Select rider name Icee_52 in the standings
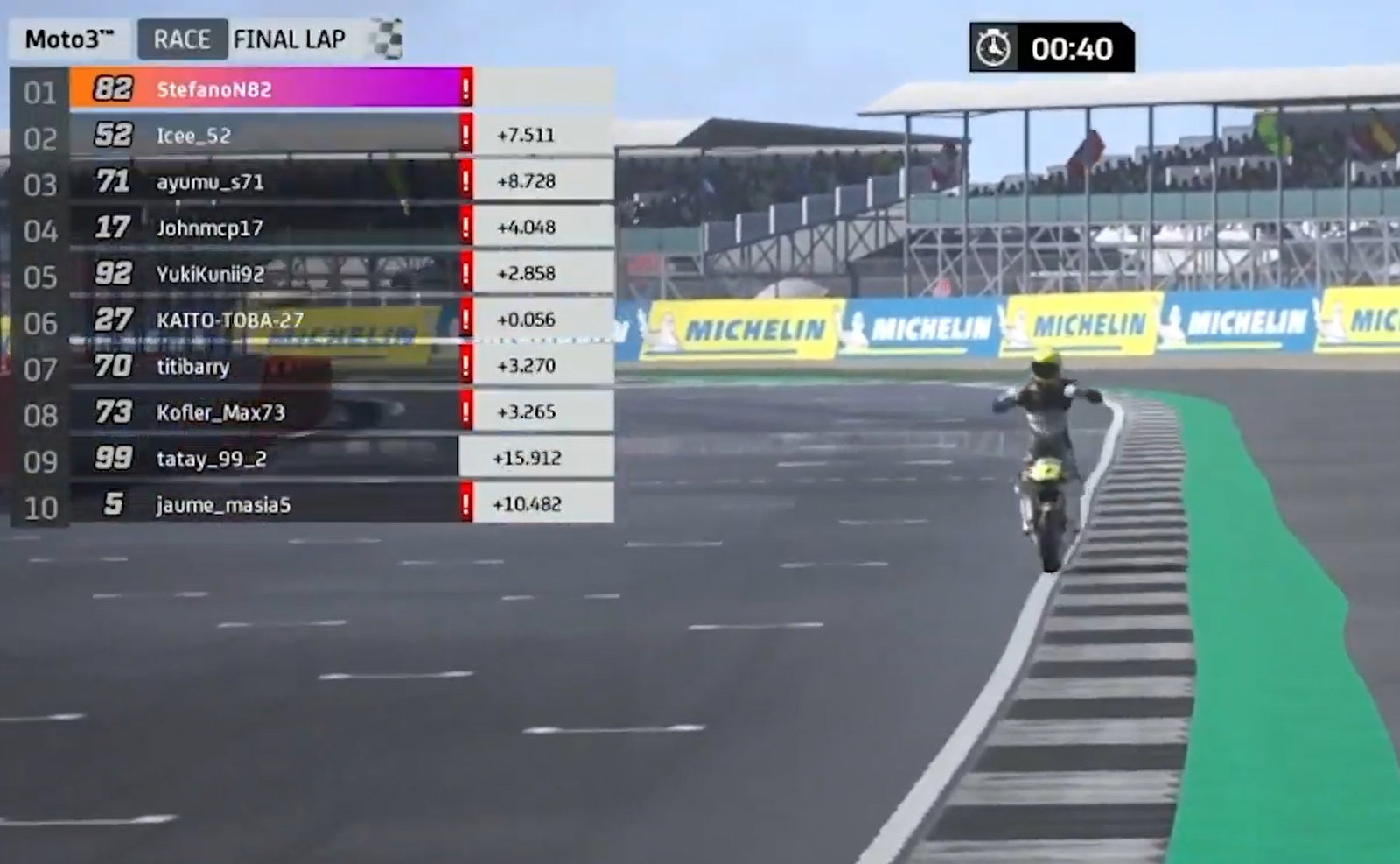Viewport: 1400px width, 864px height. [x=192, y=135]
